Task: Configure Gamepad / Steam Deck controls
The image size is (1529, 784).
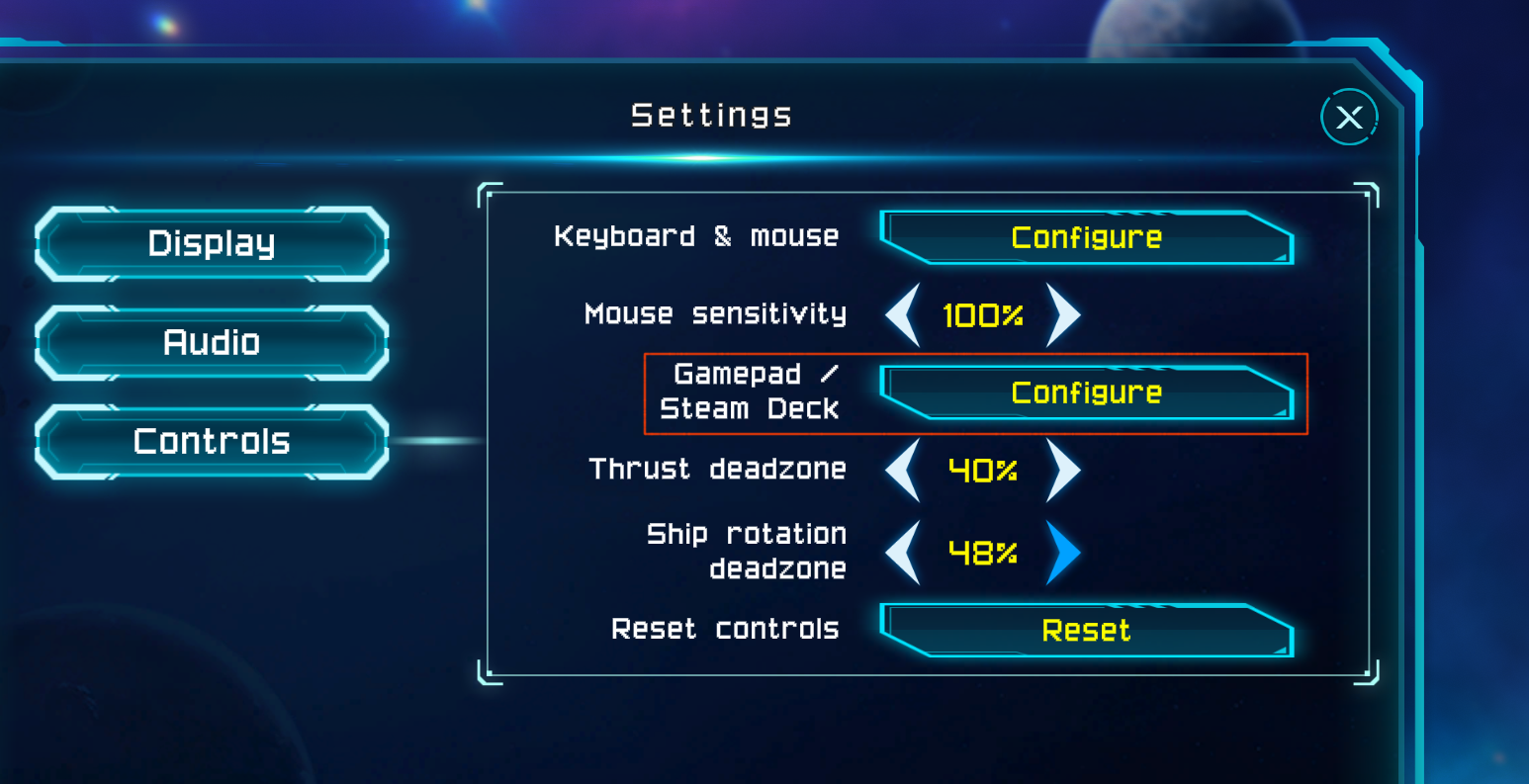Action: [1085, 392]
